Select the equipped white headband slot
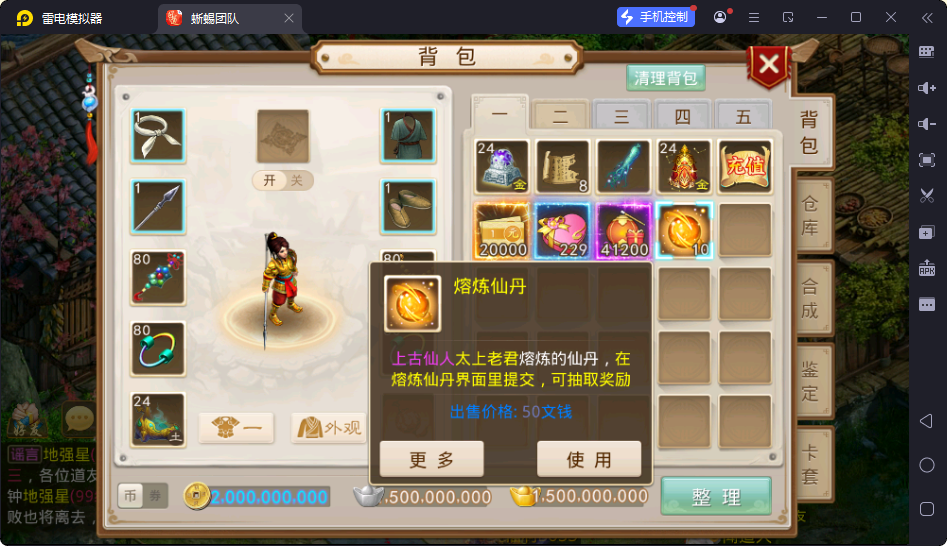 pos(158,136)
